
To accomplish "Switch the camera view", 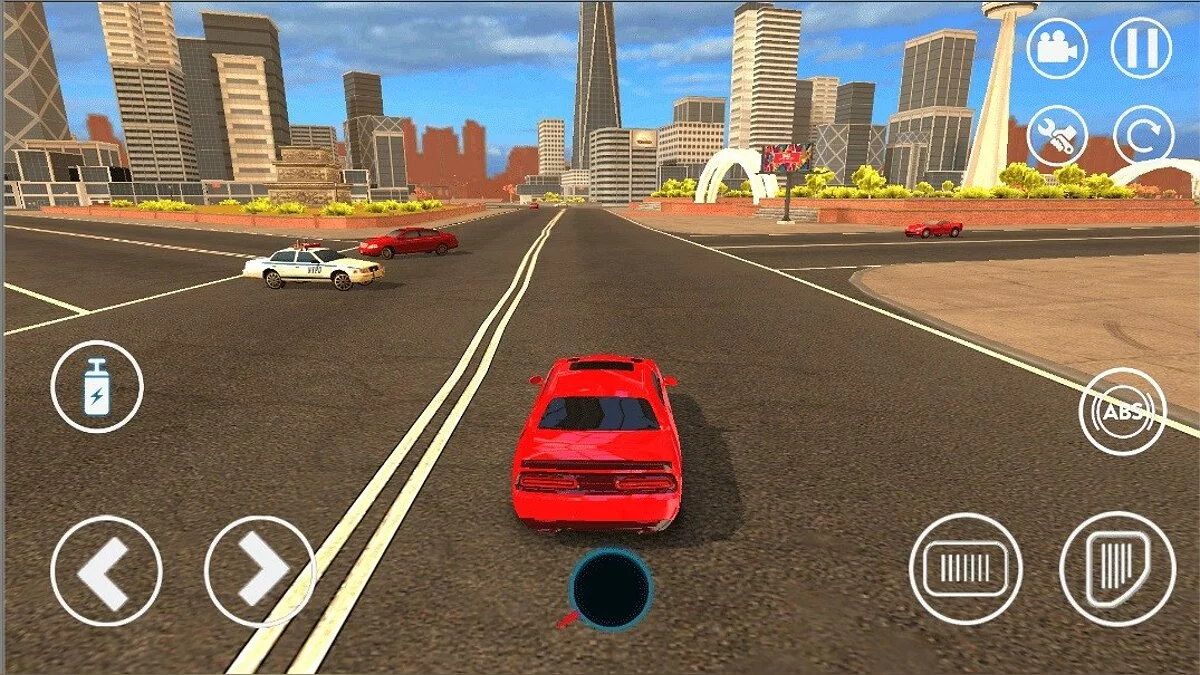I will tap(1056, 48).
